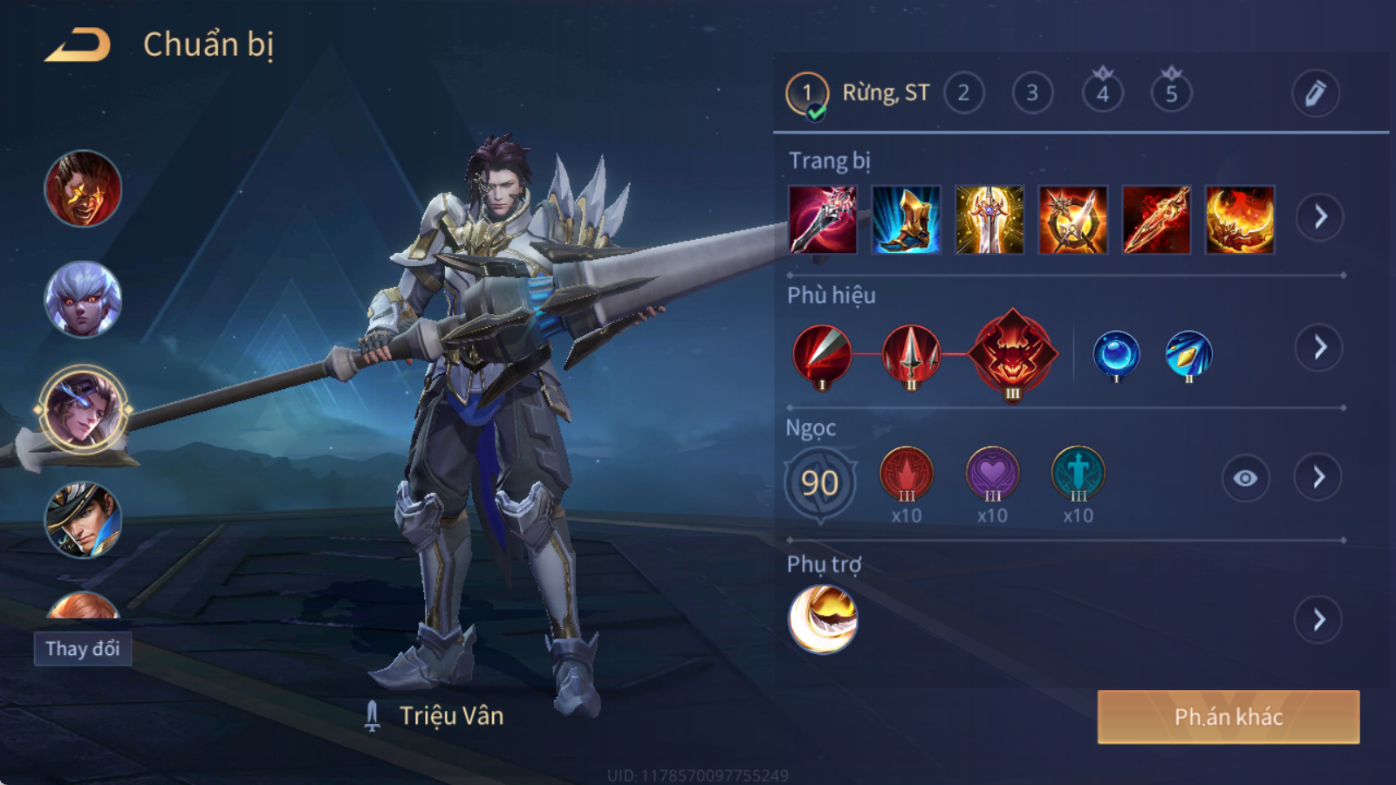The height and width of the screenshot is (785, 1396).
Task: Click the purple heart arcana gem
Action: point(992,474)
